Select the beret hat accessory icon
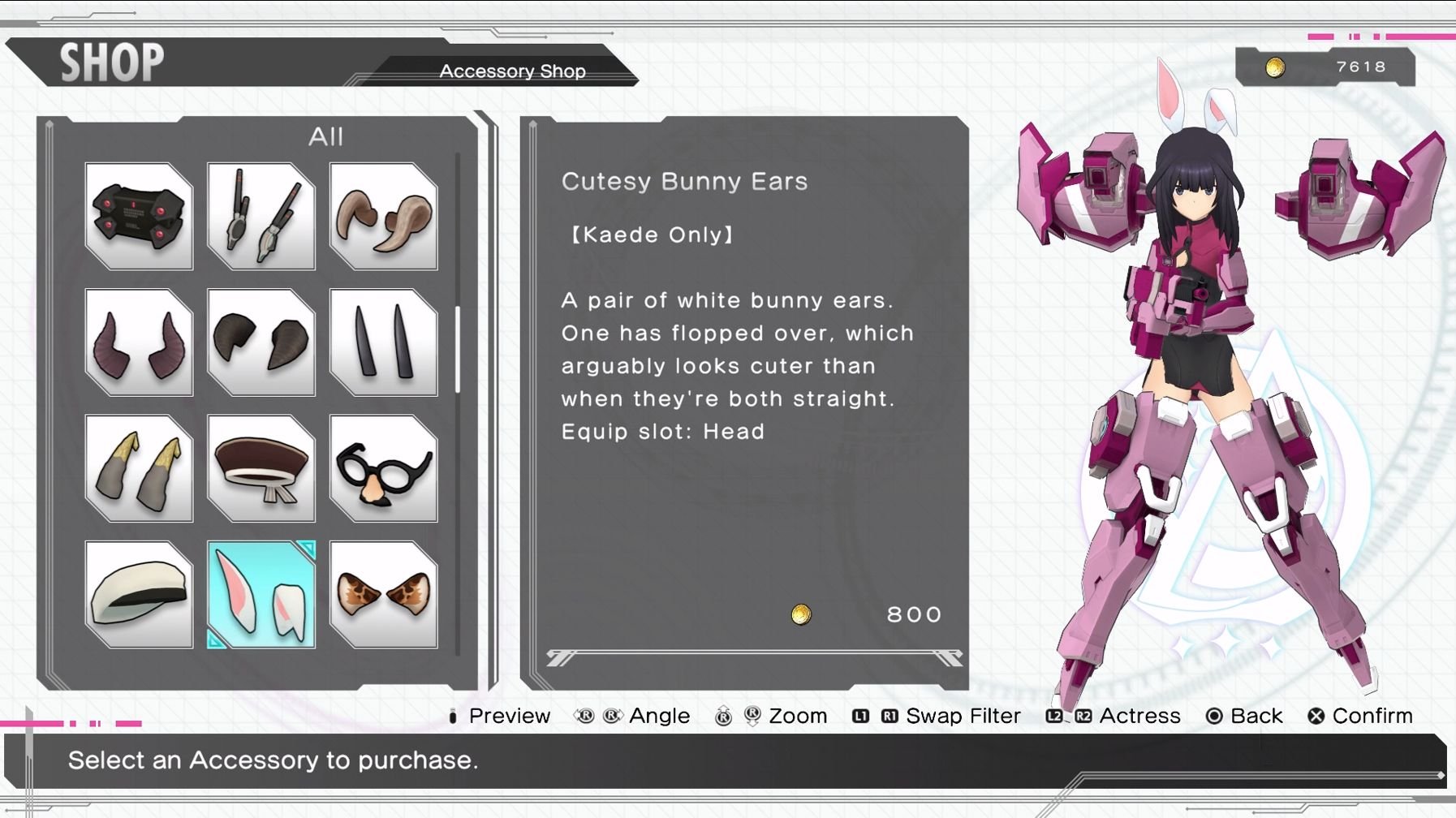Screen dimensions: 1456x818 click(261, 468)
